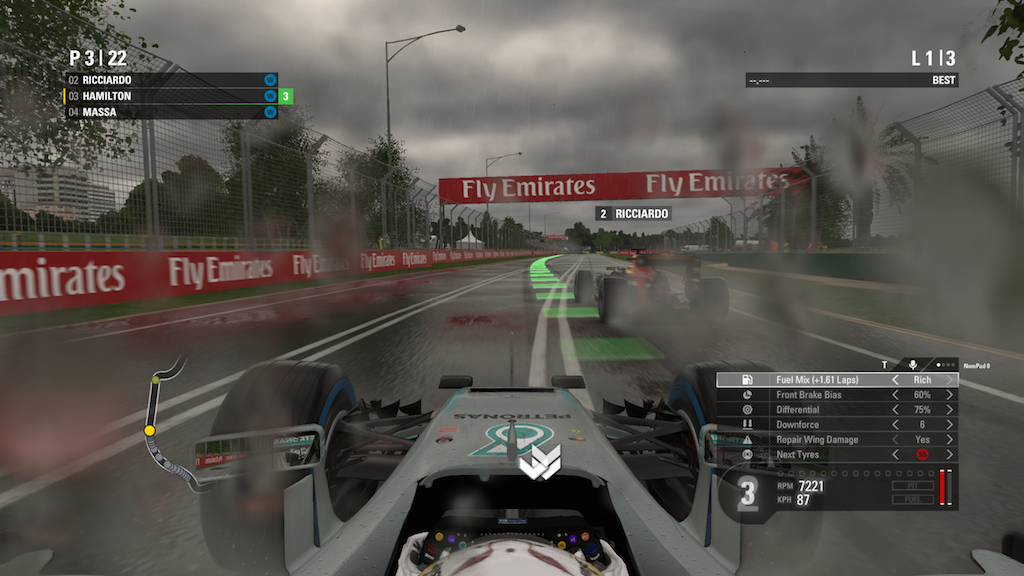This screenshot has width=1024, height=576.
Task: Increase Downforce with the right arrow
Action: click(x=949, y=425)
